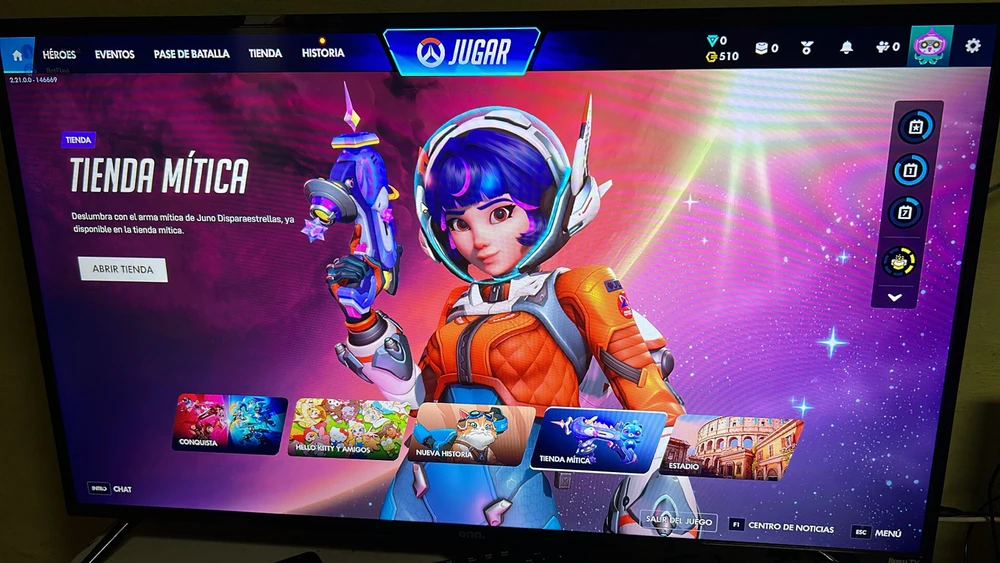This screenshot has height=563, width=1000.
Task: Open the Tienda menu
Action: coord(265,53)
